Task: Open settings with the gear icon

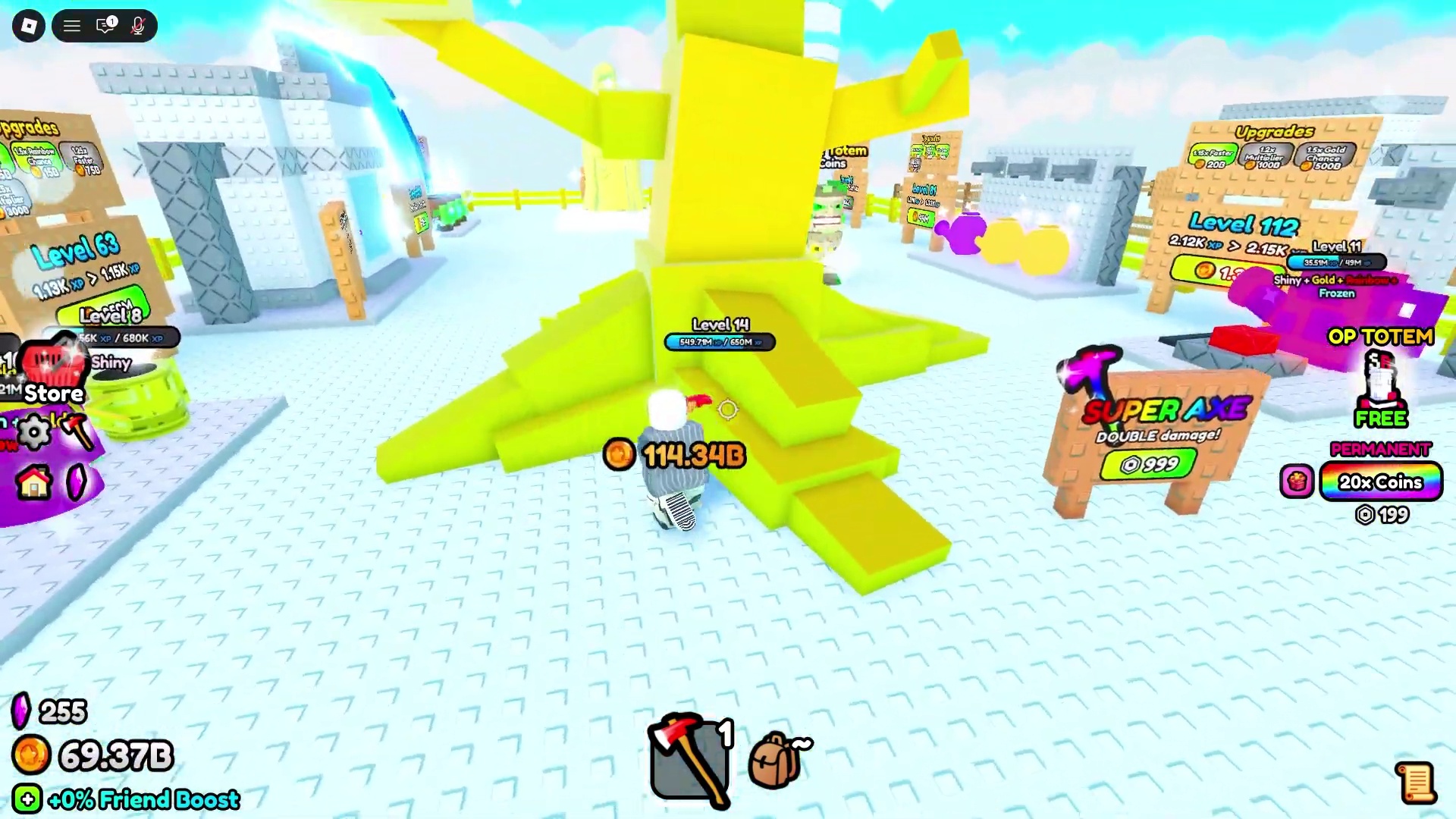Action: click(33, 432)
